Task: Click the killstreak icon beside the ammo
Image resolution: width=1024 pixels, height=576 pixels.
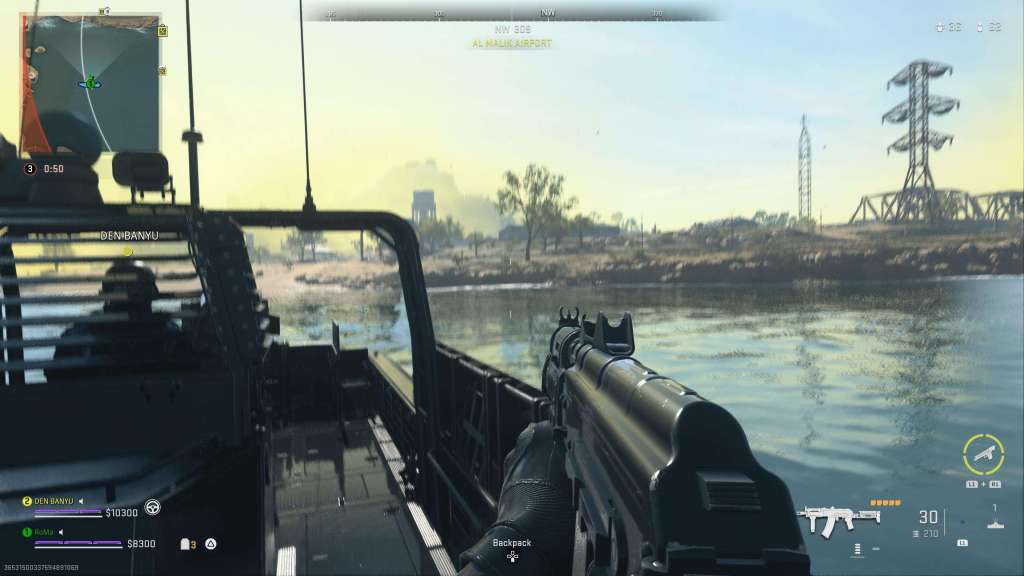Action: (993, 518)
